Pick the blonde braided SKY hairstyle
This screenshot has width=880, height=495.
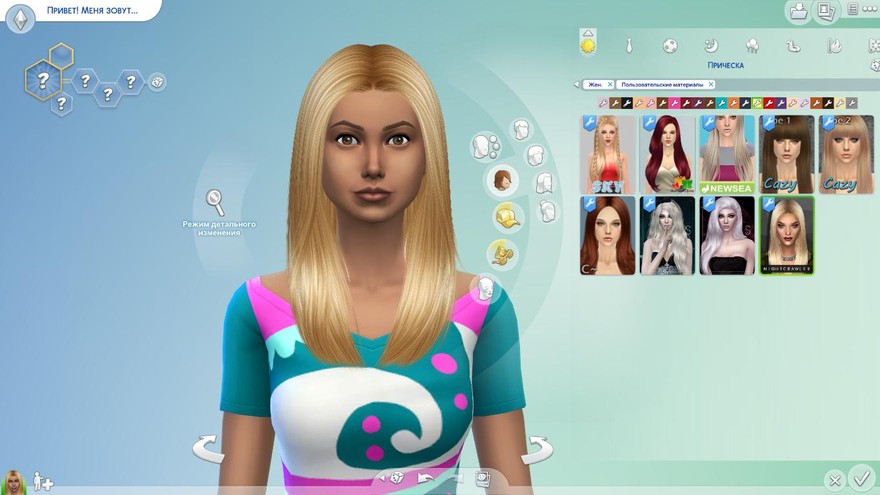click(x=608, y=154)
